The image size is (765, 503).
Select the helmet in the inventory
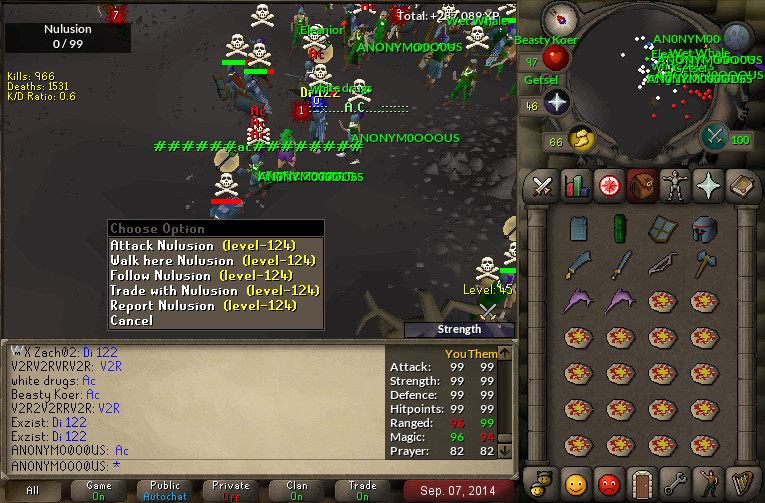coord(704,228)
